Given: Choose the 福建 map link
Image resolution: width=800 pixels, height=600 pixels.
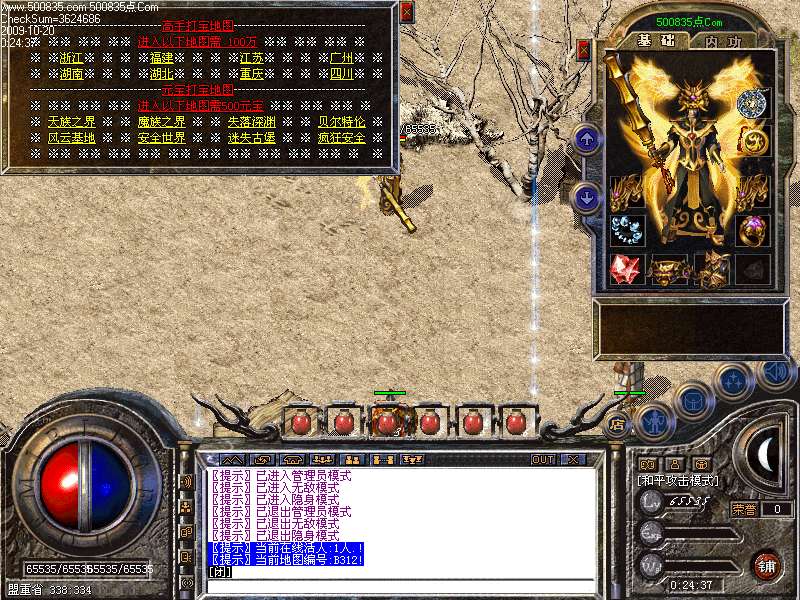Looking at the screenshot, I should (x=162, y=58).
